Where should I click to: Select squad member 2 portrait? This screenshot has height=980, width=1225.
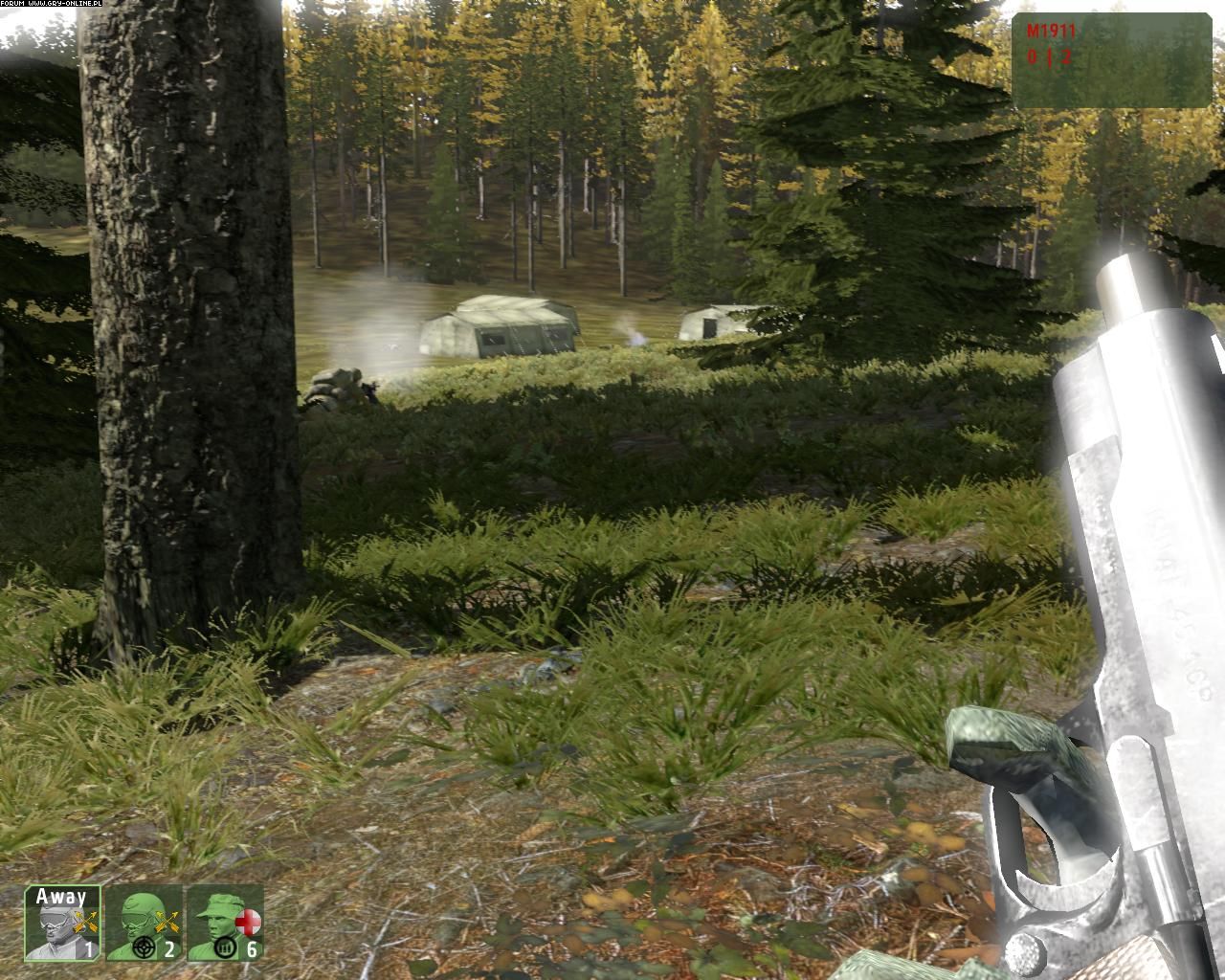(143, 924)
